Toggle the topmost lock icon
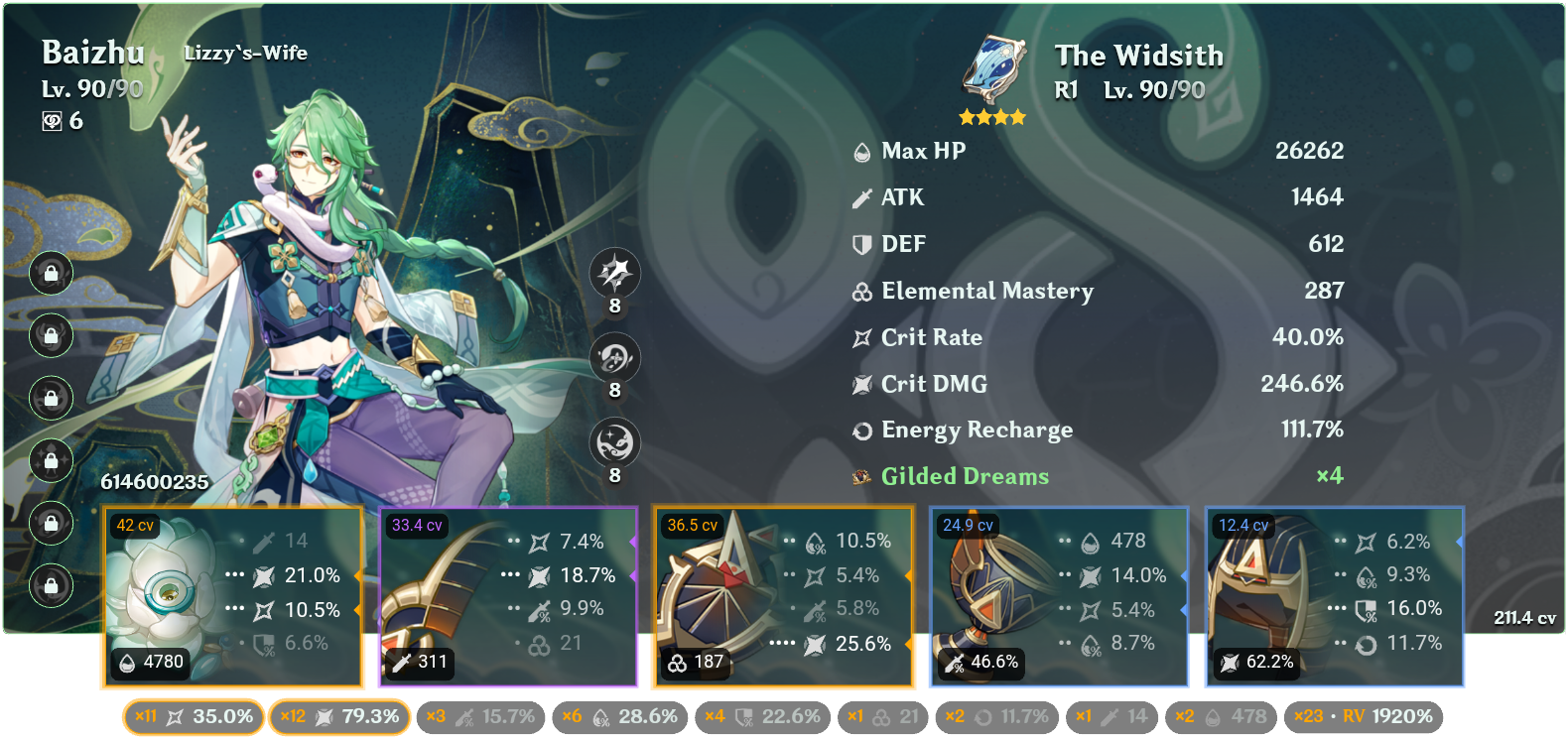1568x741 pixels. (x=50, y=273)
